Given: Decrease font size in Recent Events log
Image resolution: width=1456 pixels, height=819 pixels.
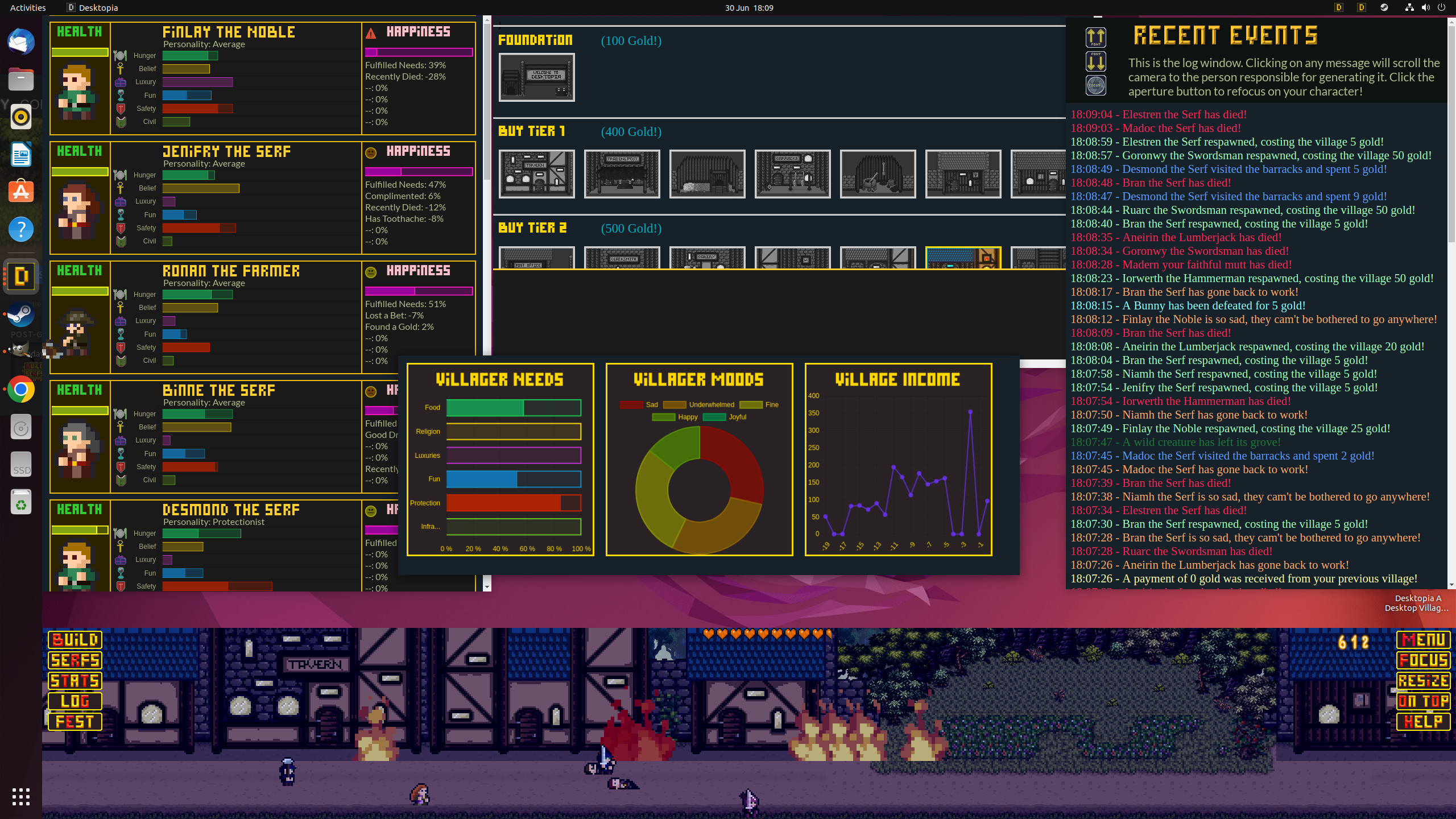Looking at the screenshot, I should (1095, 63).
